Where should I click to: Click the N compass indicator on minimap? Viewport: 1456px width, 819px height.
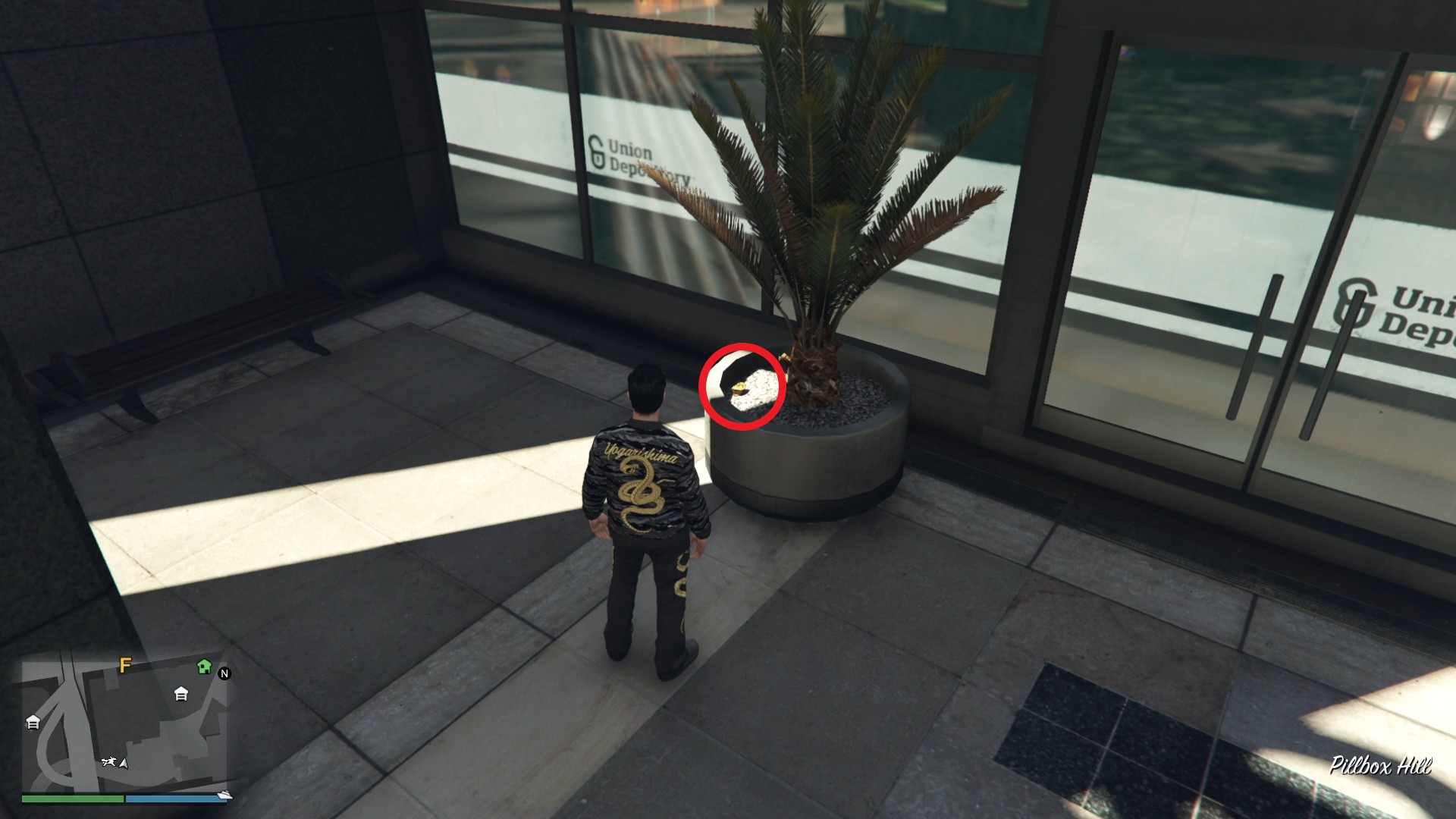pyautogui.click(x=224, y=673)
